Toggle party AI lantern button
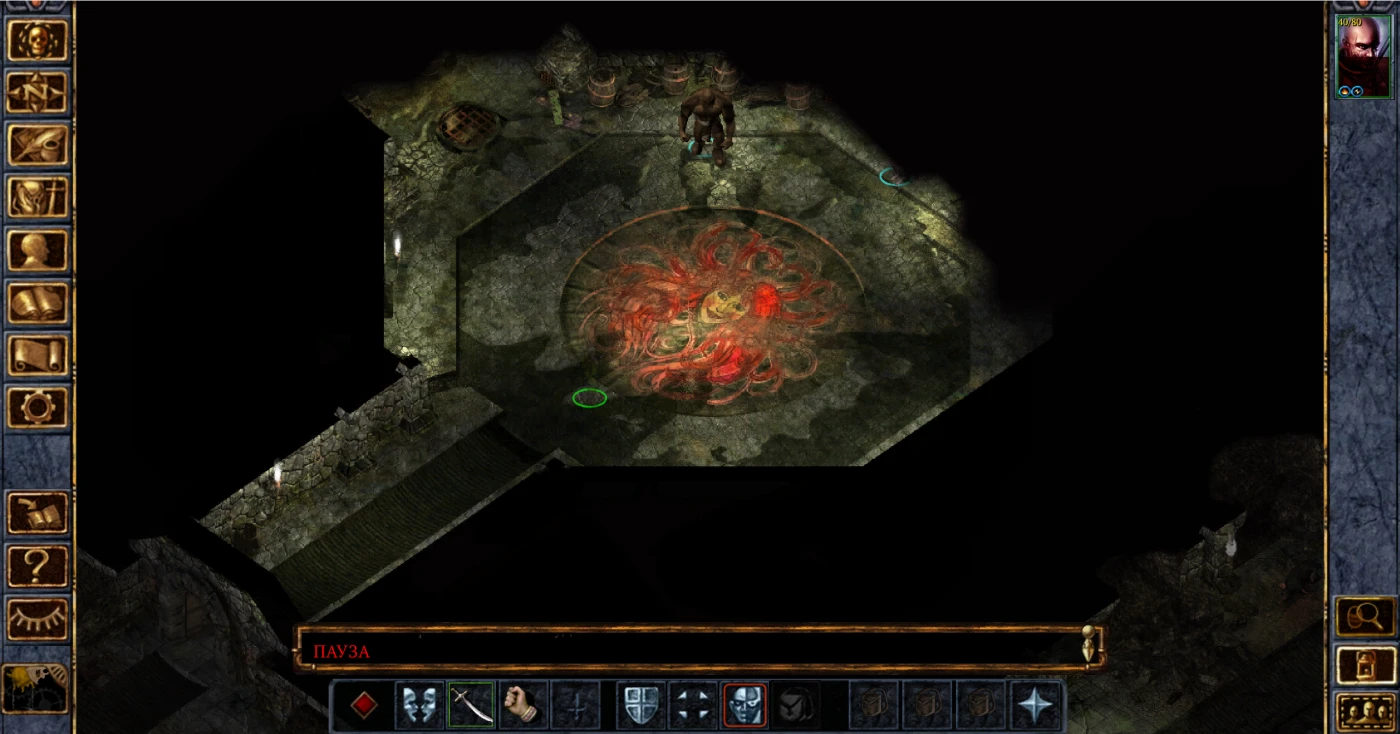This screenshot has width=1400, height=734. (36, 688)
